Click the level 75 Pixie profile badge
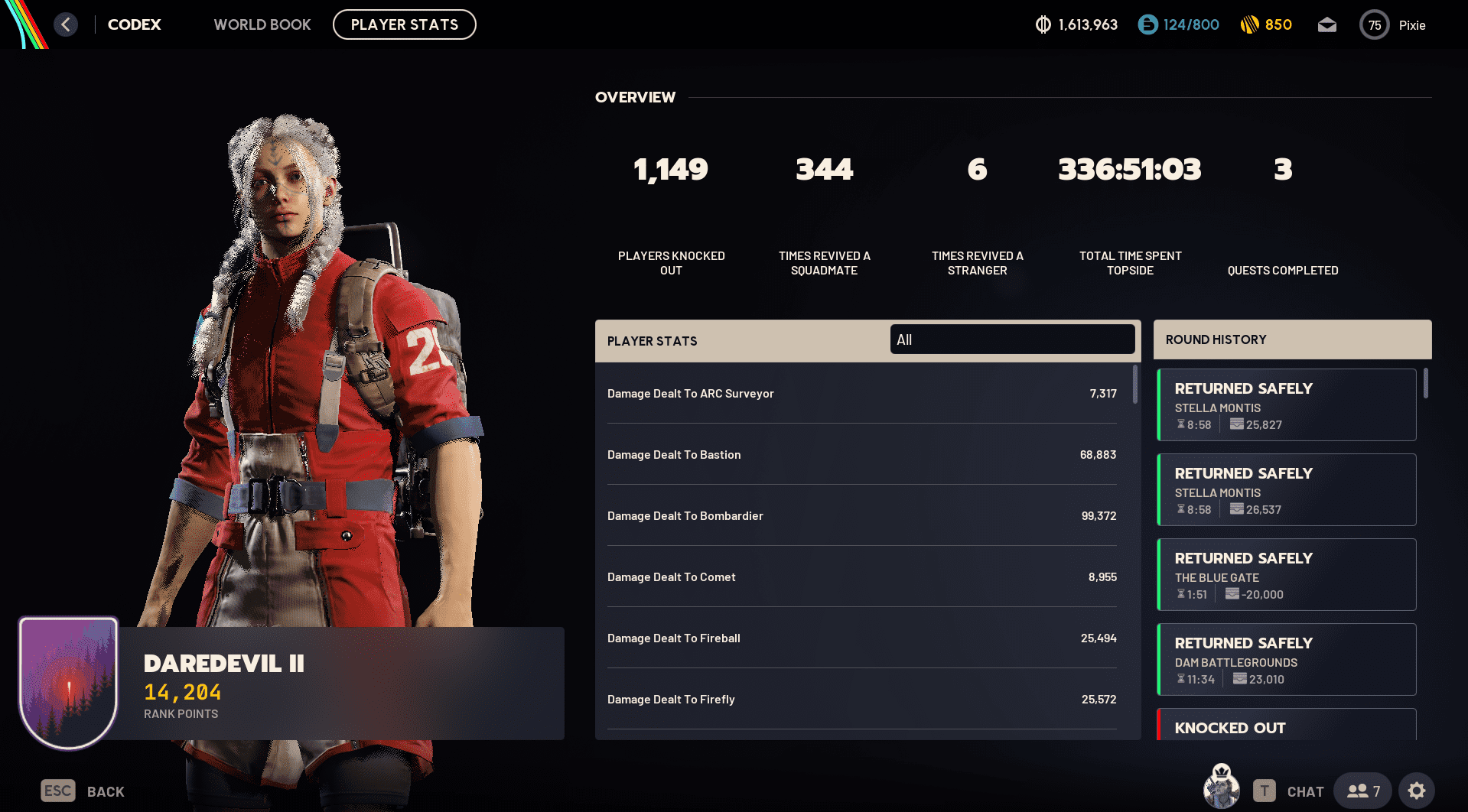 click(x=1392, y=24)
